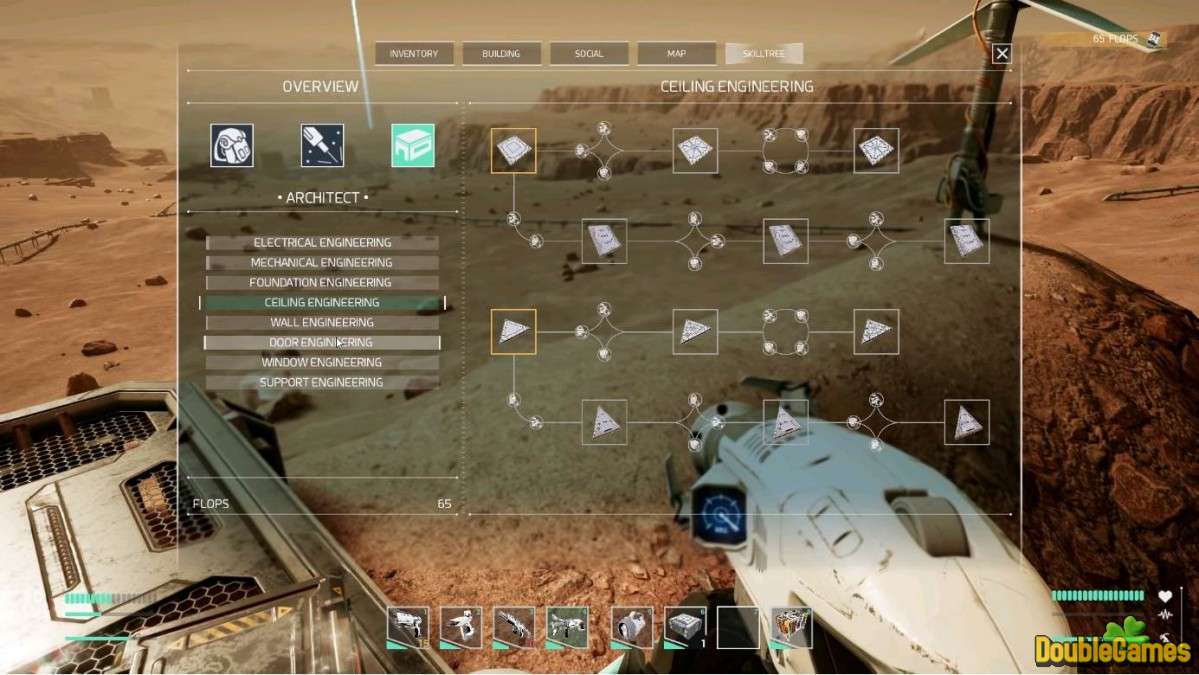
Task: Show the Map tab
Action: pyautogui.click(x=676, y=54)
